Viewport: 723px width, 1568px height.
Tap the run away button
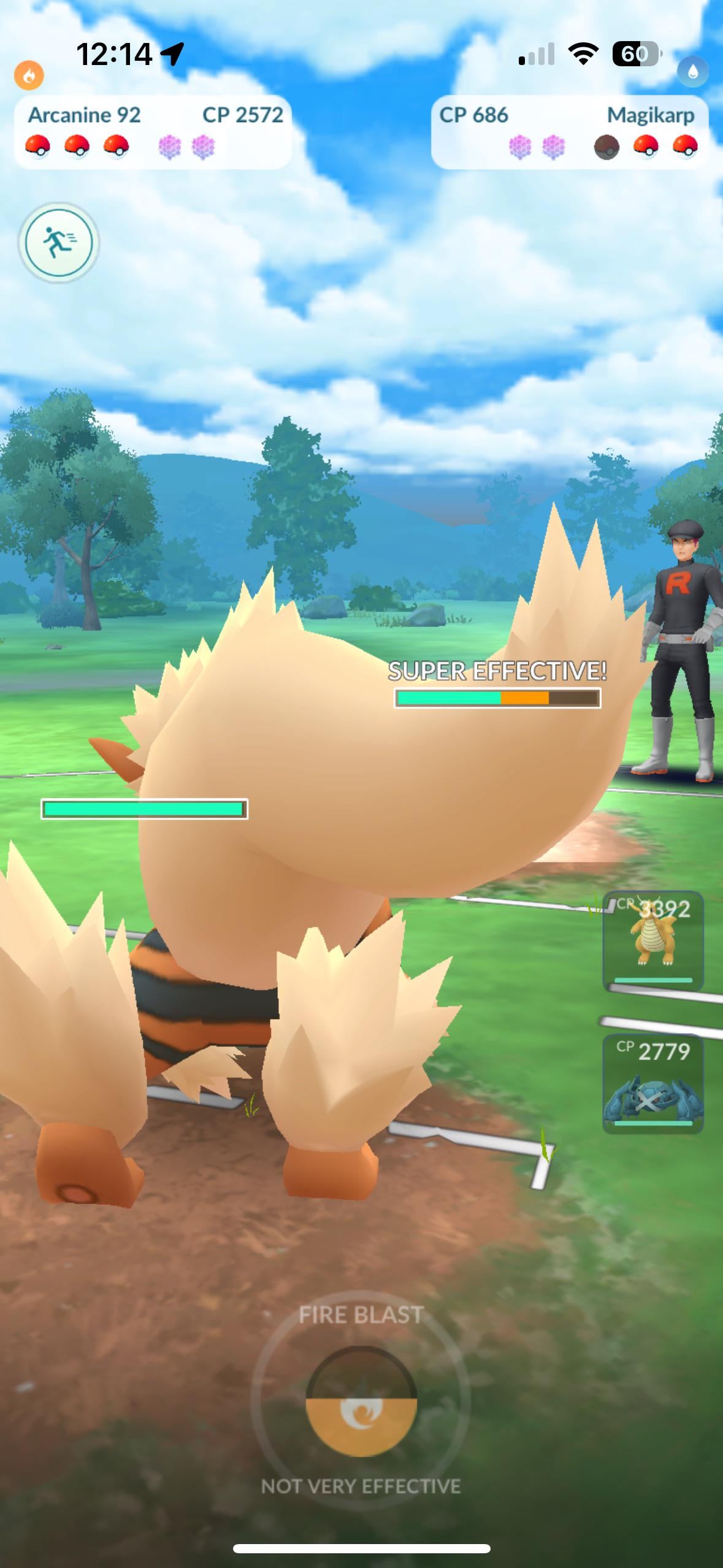click(x=58, y=242)
